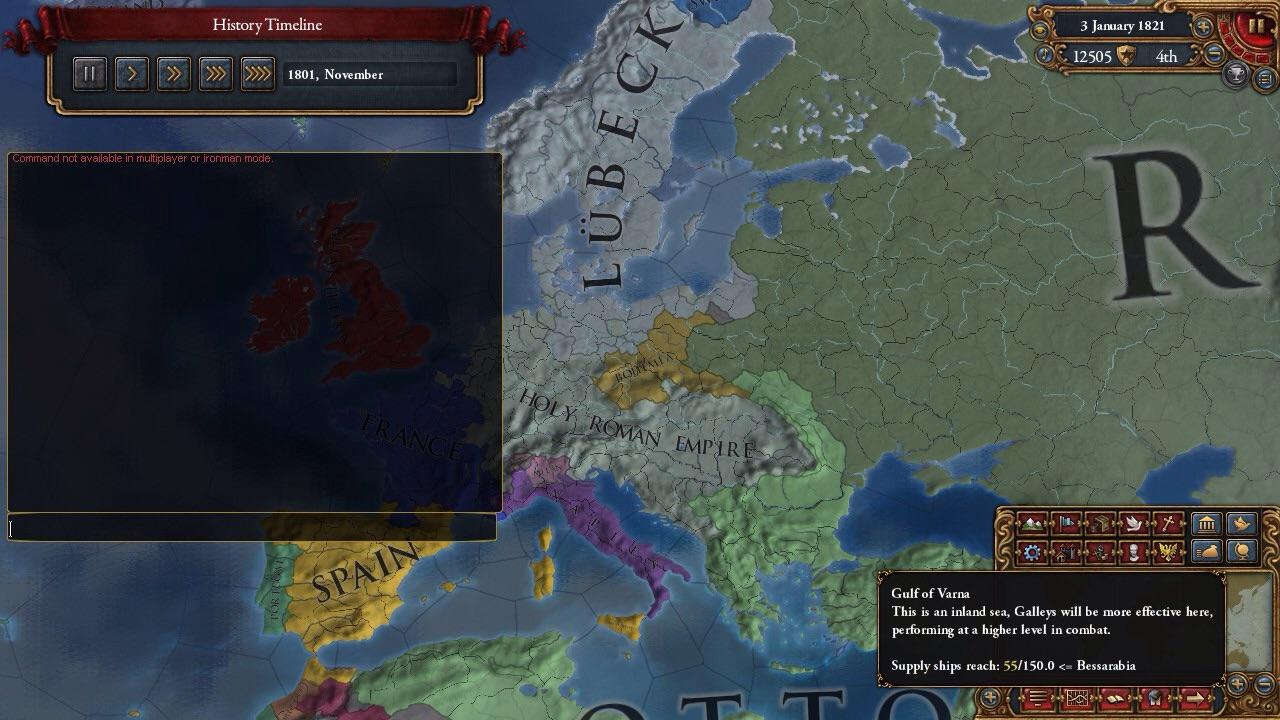Click the parliament building panel icon
The width and height of the screenshot is (1280, 720).
1205,523
